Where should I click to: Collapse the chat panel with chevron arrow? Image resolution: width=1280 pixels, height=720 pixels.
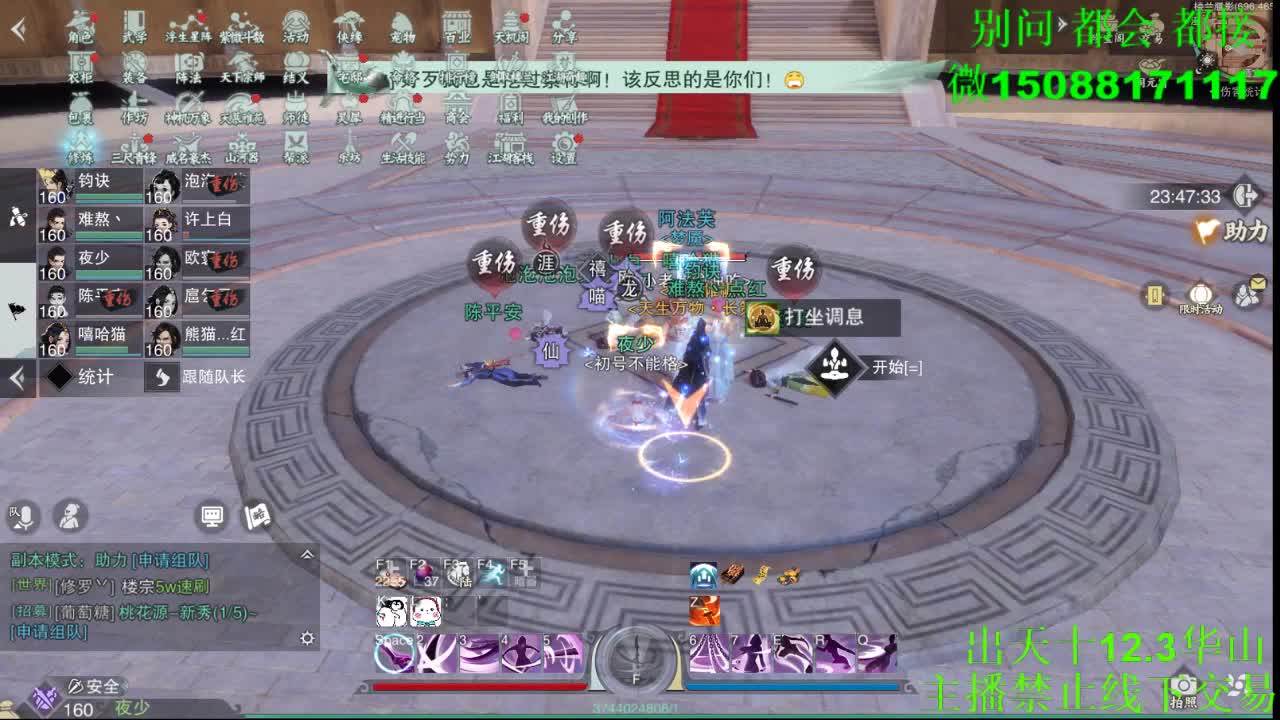306,555
